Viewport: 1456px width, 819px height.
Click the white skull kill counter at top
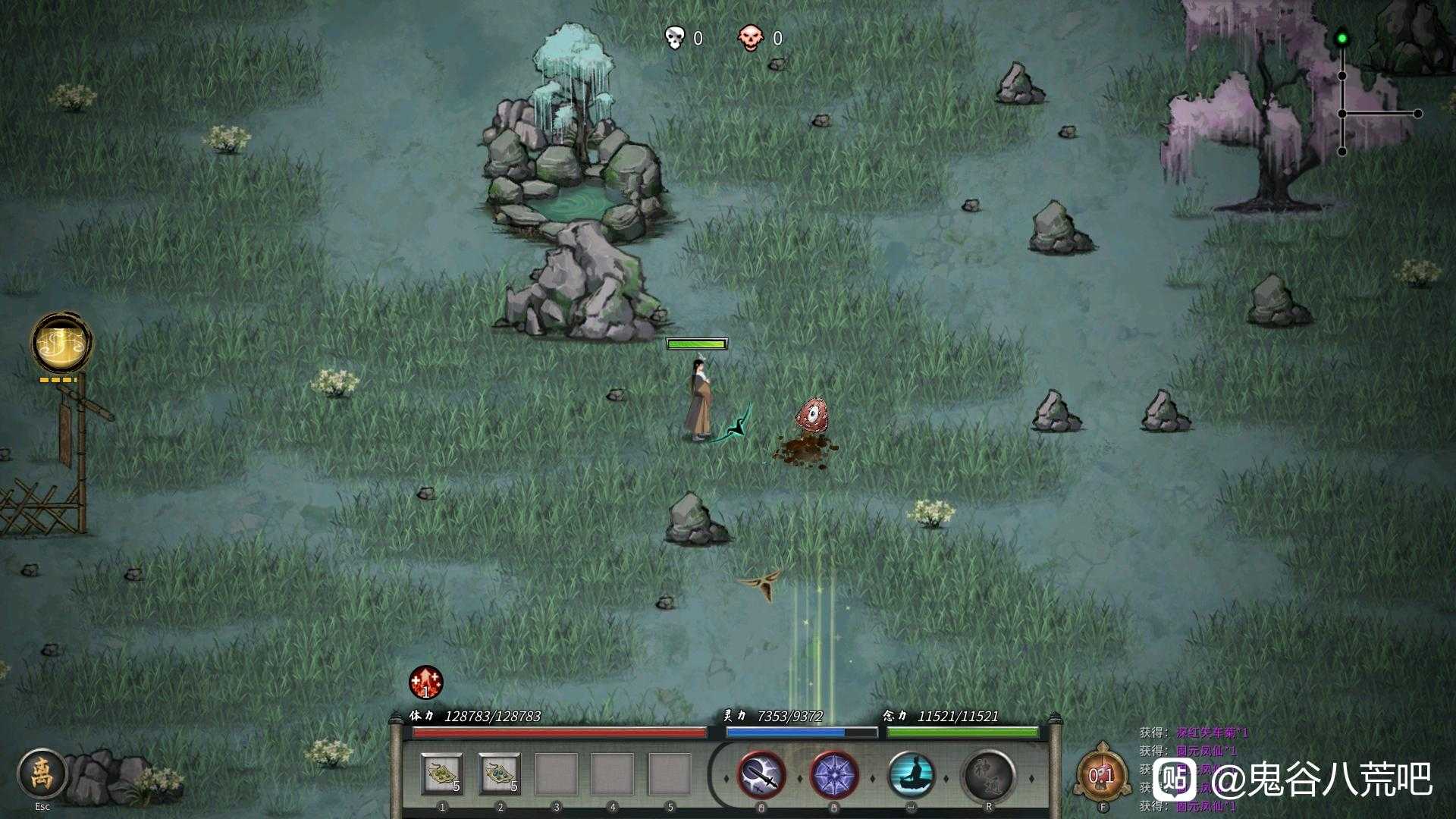pos(675,38)
